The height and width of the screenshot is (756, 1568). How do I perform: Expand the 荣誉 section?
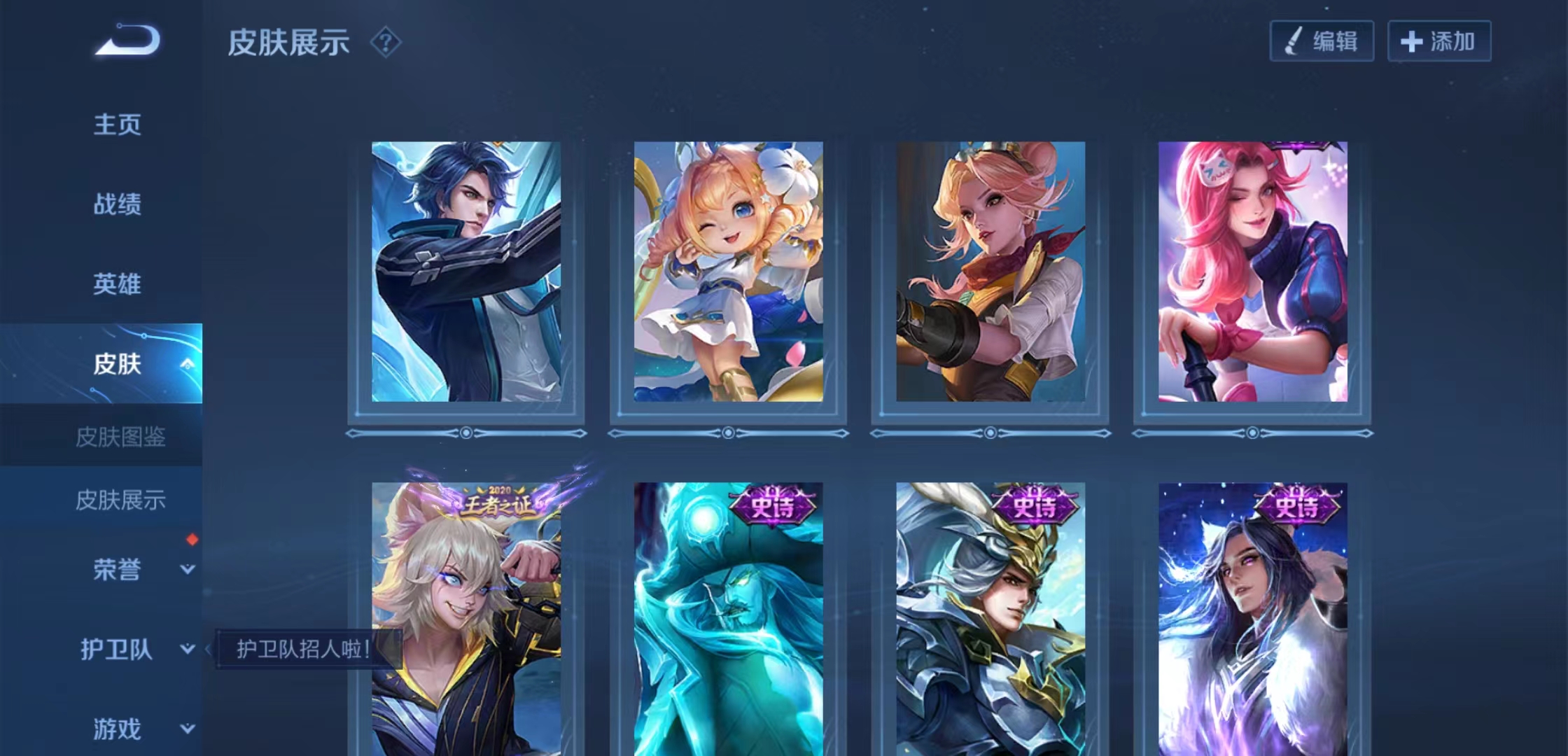(x=187, y=570)
